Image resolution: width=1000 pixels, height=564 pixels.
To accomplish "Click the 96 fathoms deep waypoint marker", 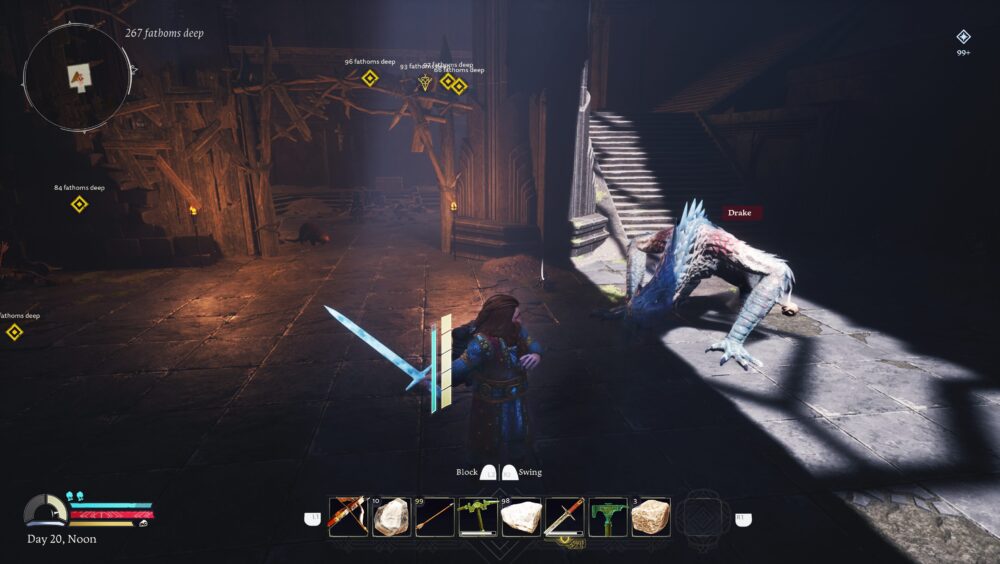I will [x=370, y=78].
